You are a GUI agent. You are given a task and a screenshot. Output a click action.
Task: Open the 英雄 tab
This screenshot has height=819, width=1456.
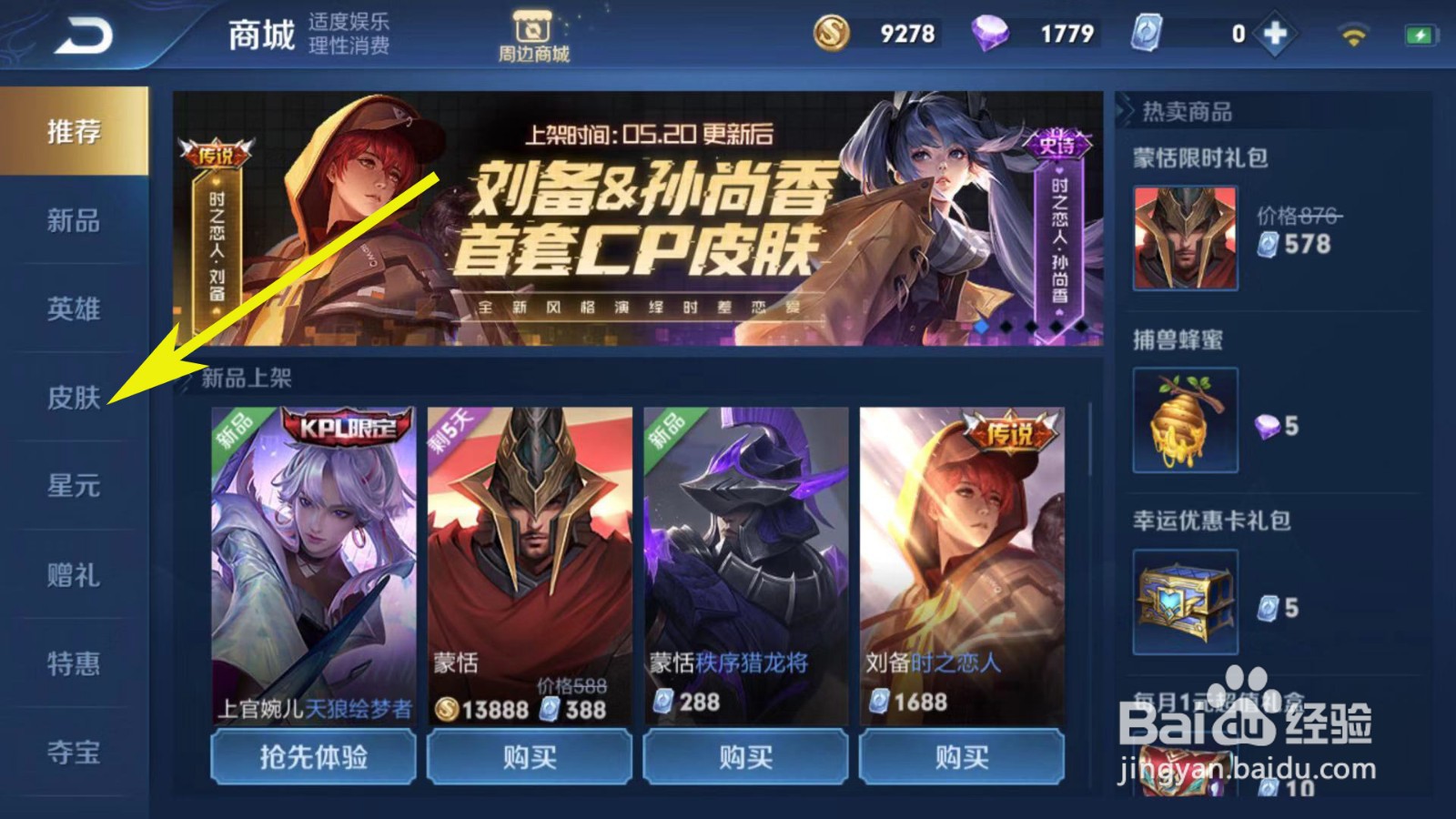[x=71, y=309]
